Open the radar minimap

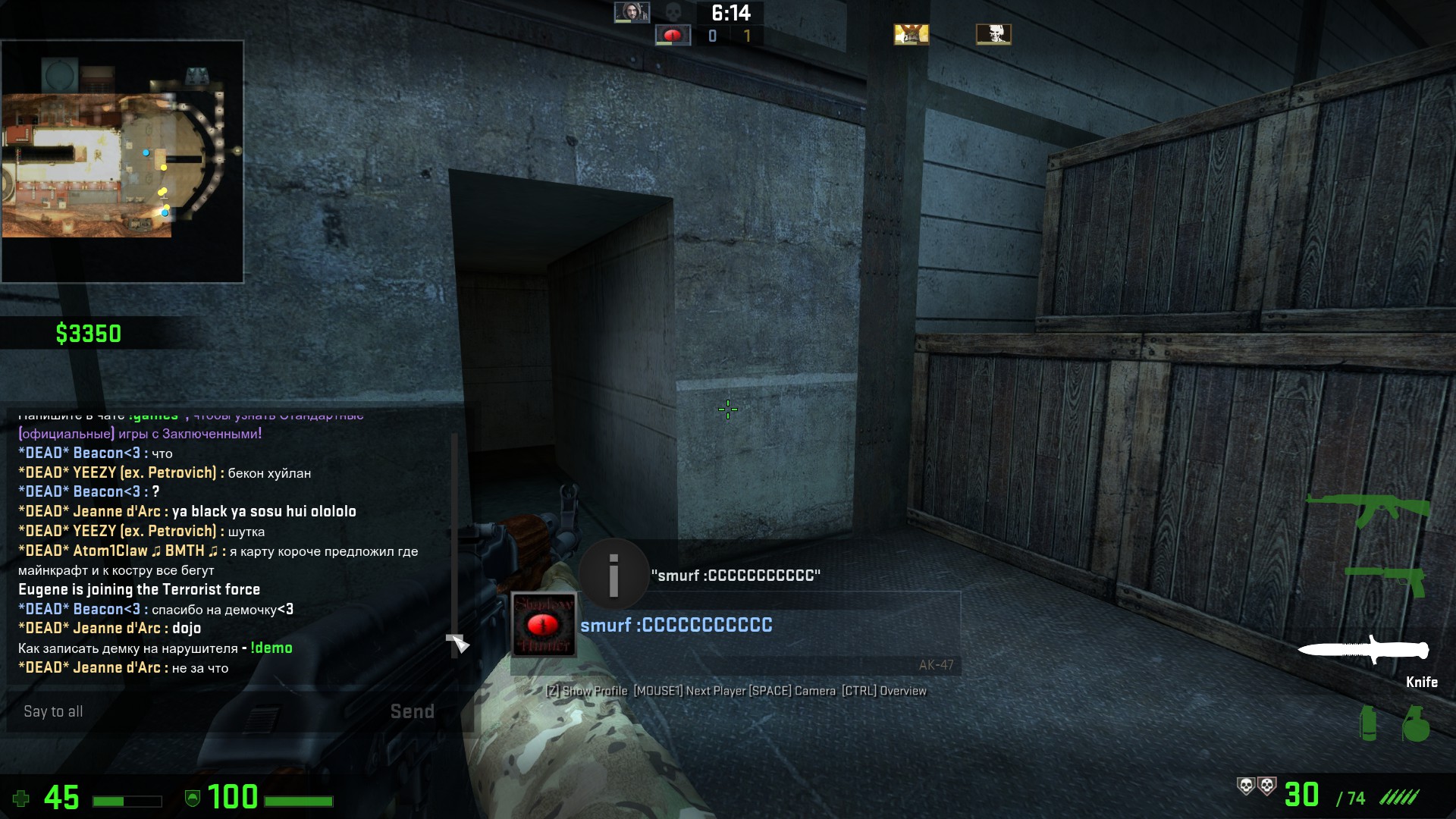[x=122, y=162]
